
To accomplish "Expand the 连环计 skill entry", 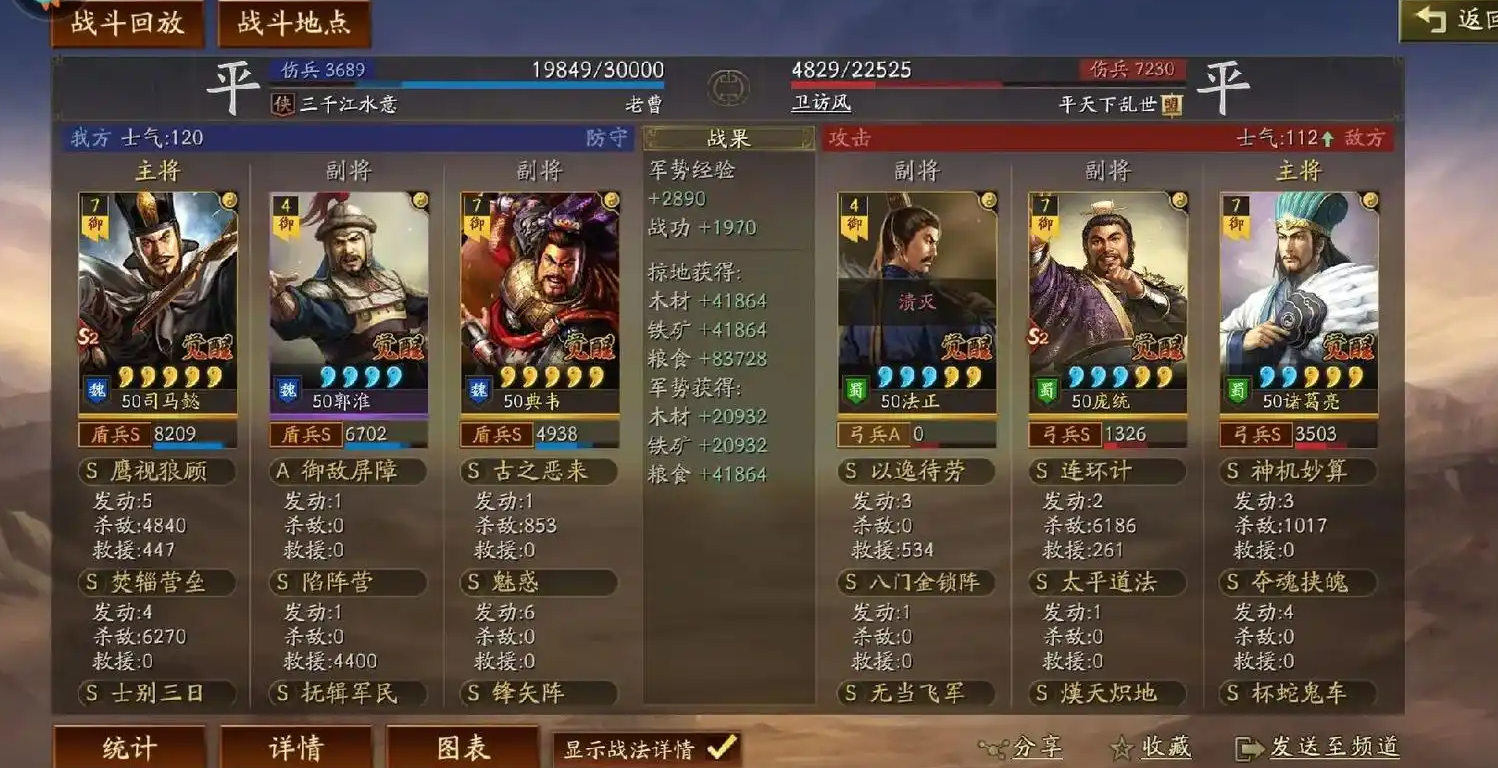I will 1107,470.
